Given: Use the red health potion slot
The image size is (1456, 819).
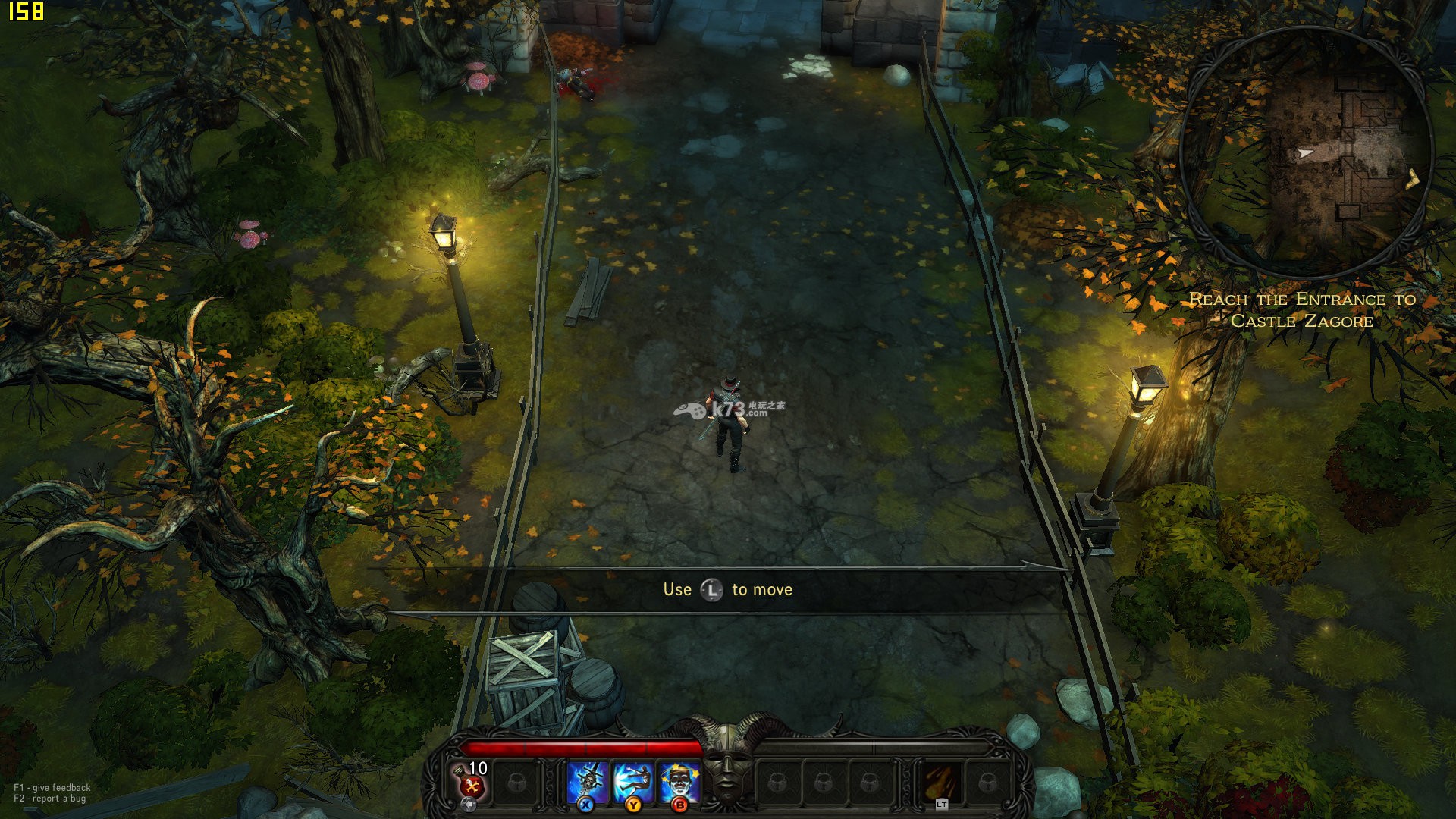Looking at the screenshot, I should tap(471, 782).
